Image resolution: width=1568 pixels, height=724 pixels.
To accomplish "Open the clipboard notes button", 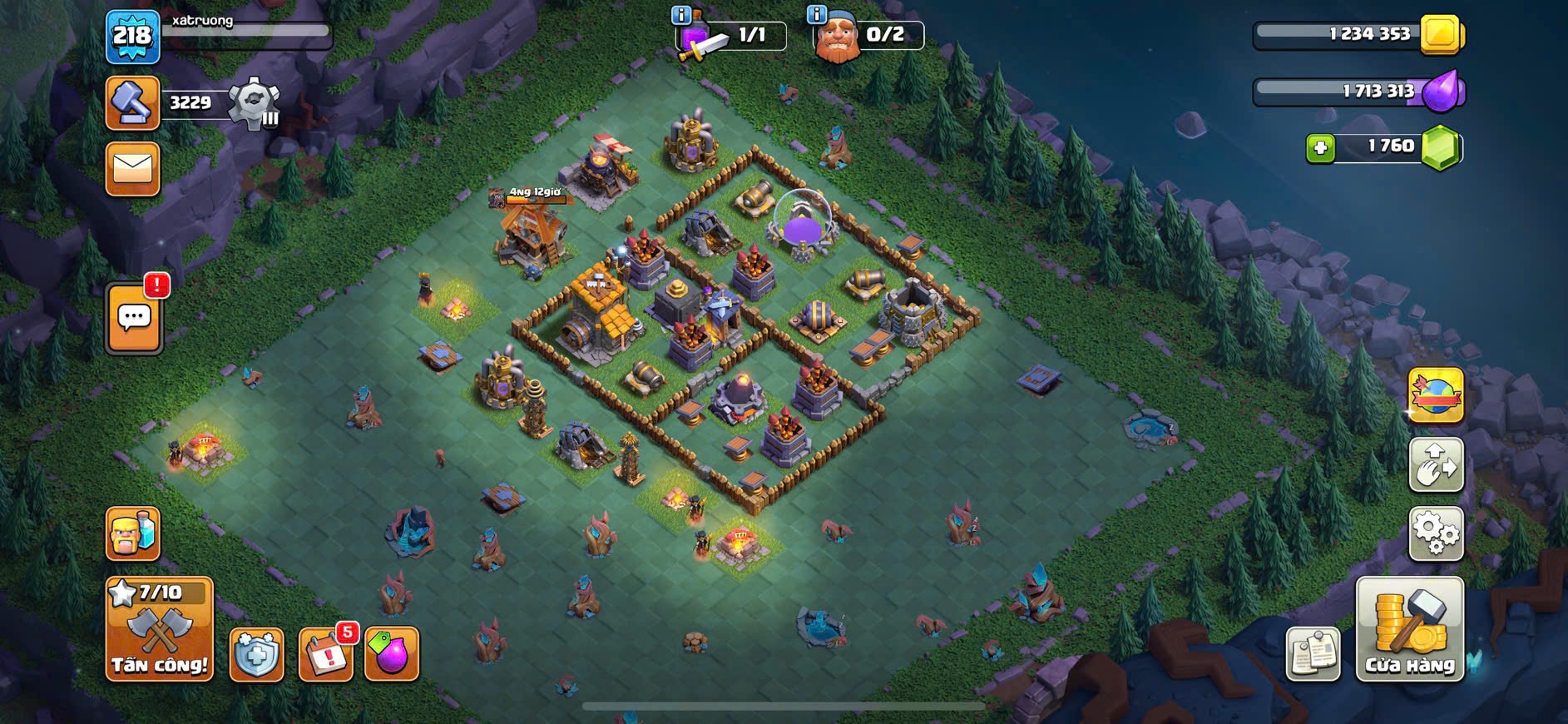I will [x=1313, y=654].
